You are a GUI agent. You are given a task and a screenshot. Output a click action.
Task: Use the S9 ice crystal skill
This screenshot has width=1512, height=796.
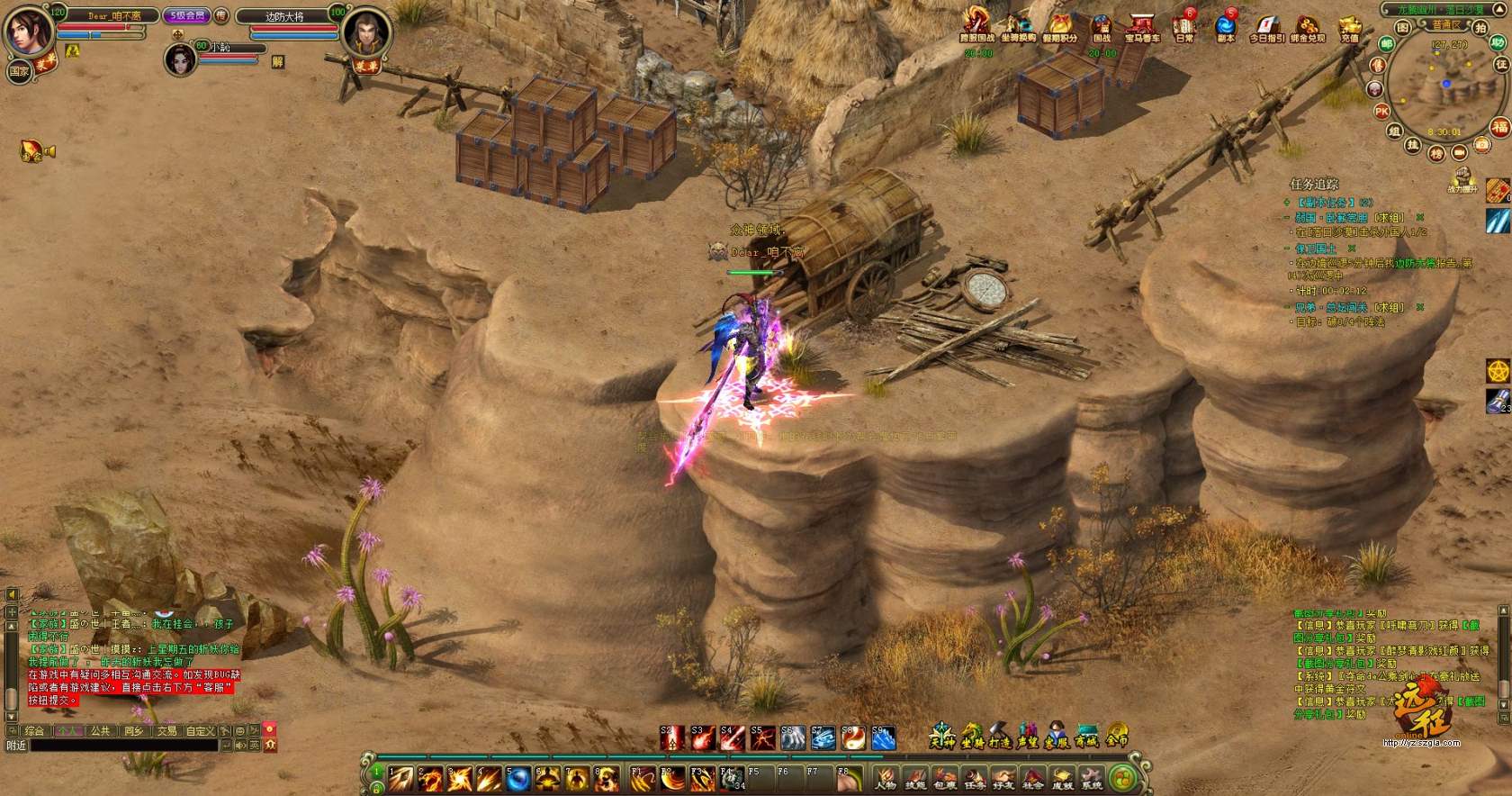click(x=883, y=738)
